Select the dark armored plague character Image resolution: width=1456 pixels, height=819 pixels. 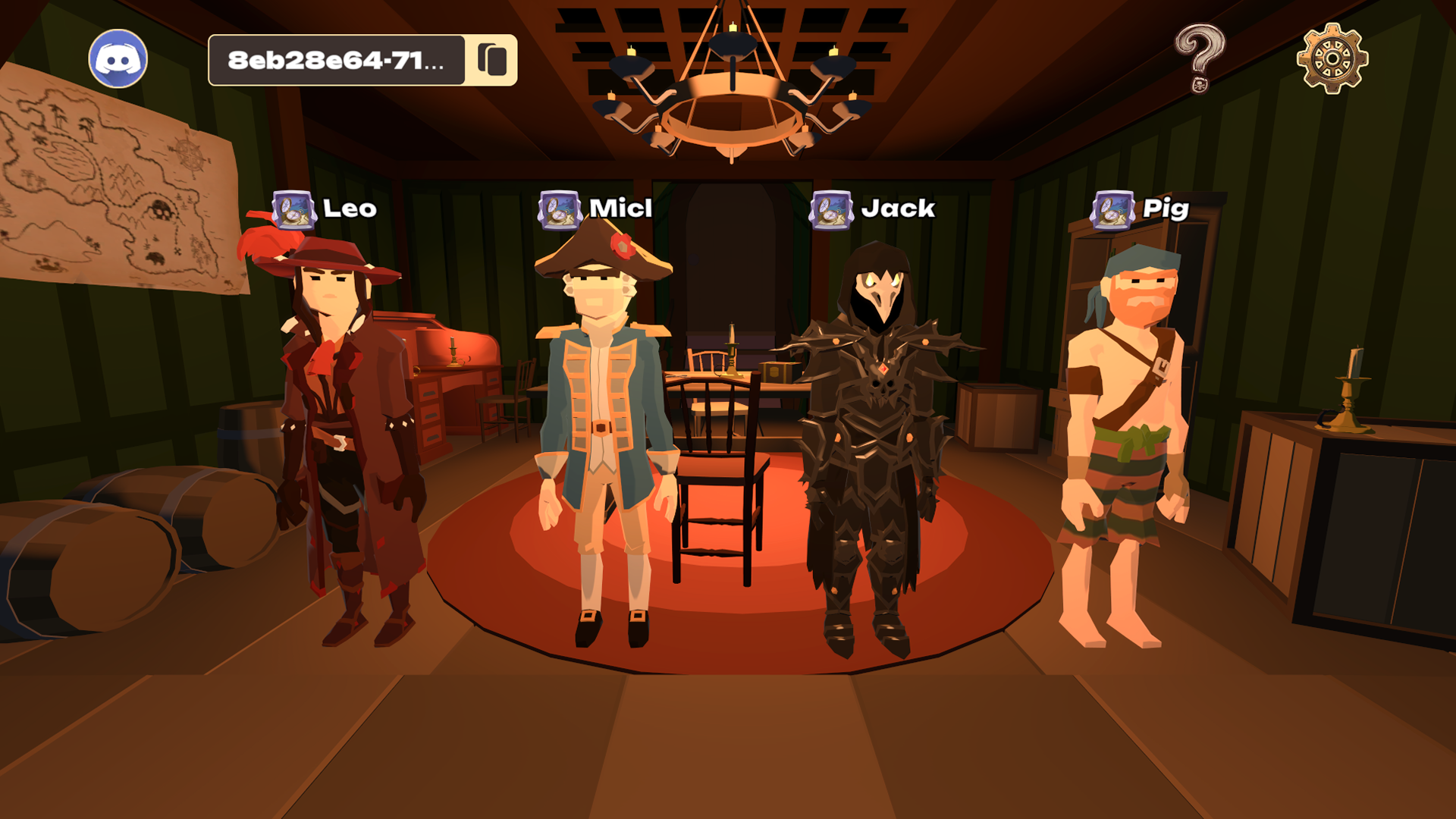pyautogui.click(x=876, y=425)
